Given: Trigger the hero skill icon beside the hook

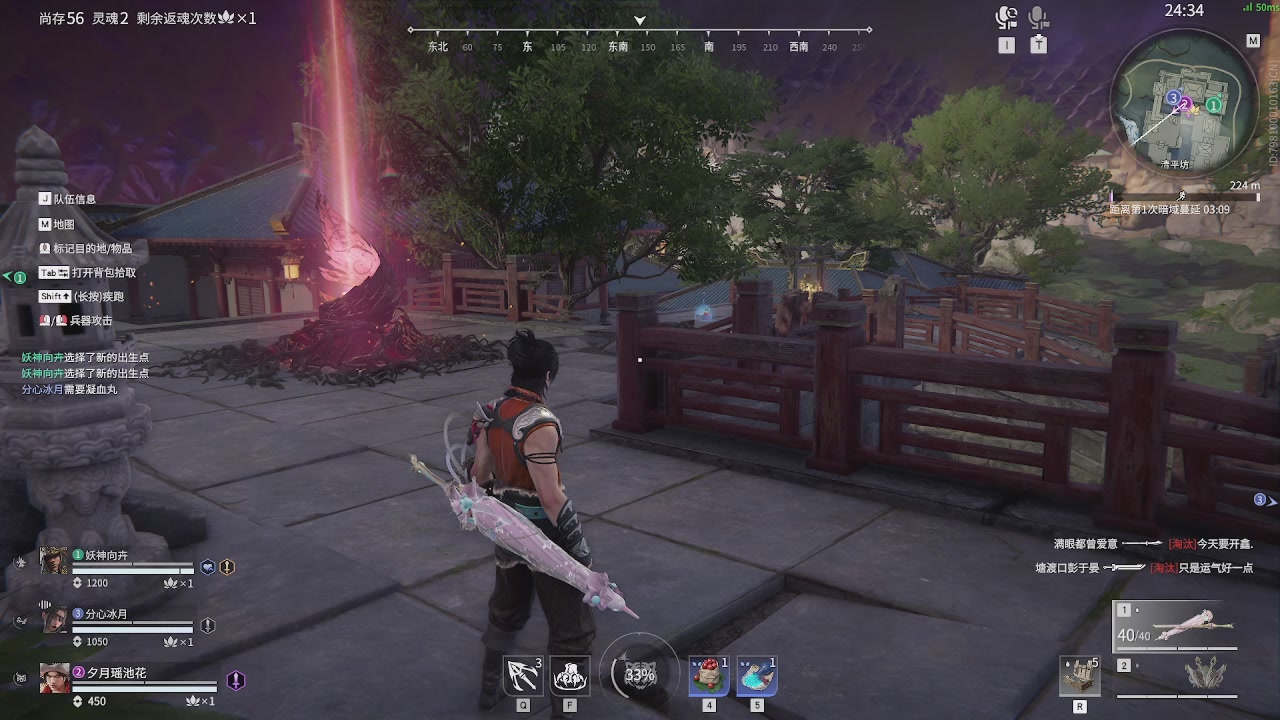Looking at the screenshot, I should [570, 676].
